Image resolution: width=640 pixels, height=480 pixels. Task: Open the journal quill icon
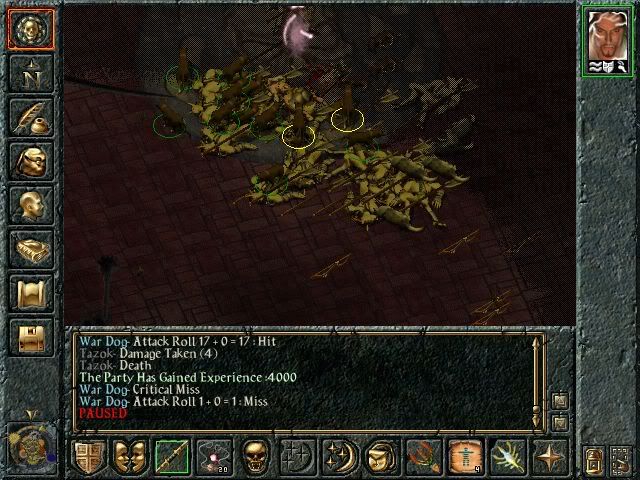coord(30,116)
